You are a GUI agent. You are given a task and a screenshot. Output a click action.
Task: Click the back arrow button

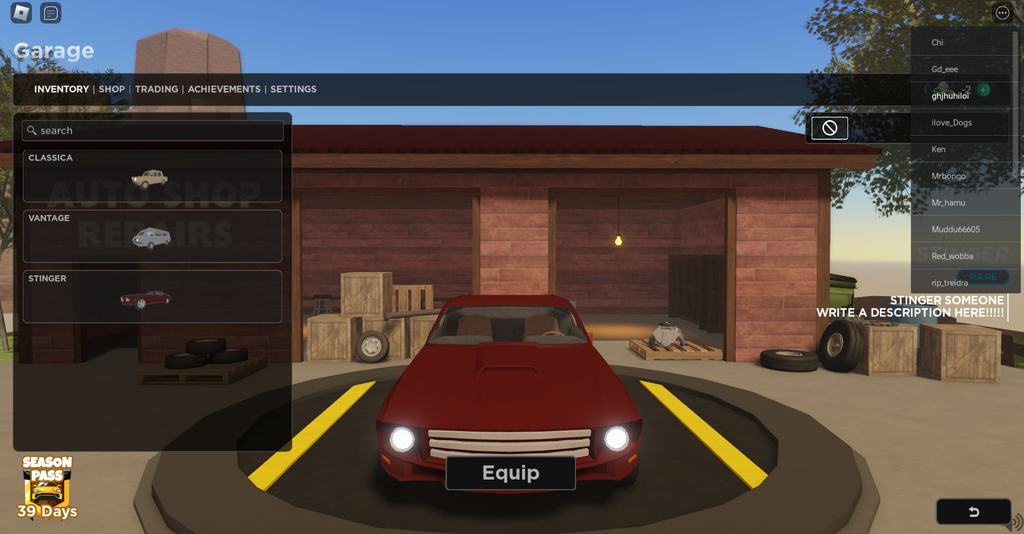click(973, 512)
